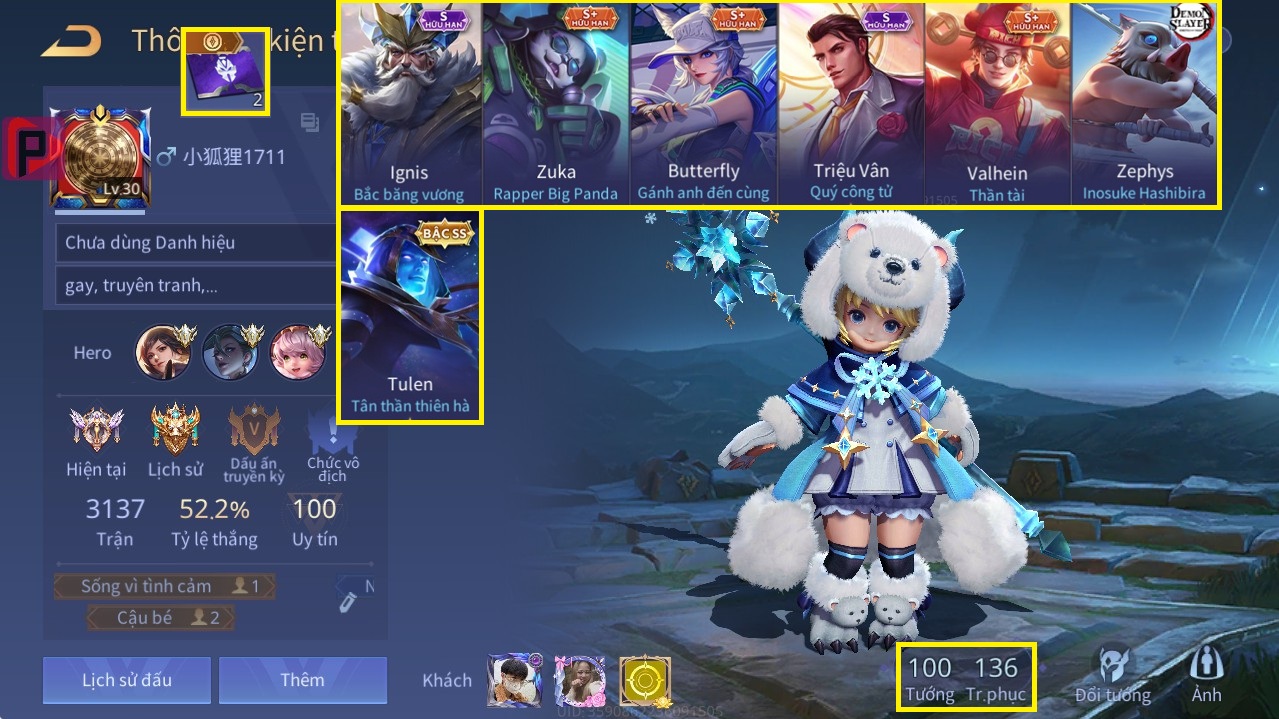The height and width of the screenshot is (719, 1279).
Task: Open the Lịch sử đấu match history
Action: pos(127,680)
